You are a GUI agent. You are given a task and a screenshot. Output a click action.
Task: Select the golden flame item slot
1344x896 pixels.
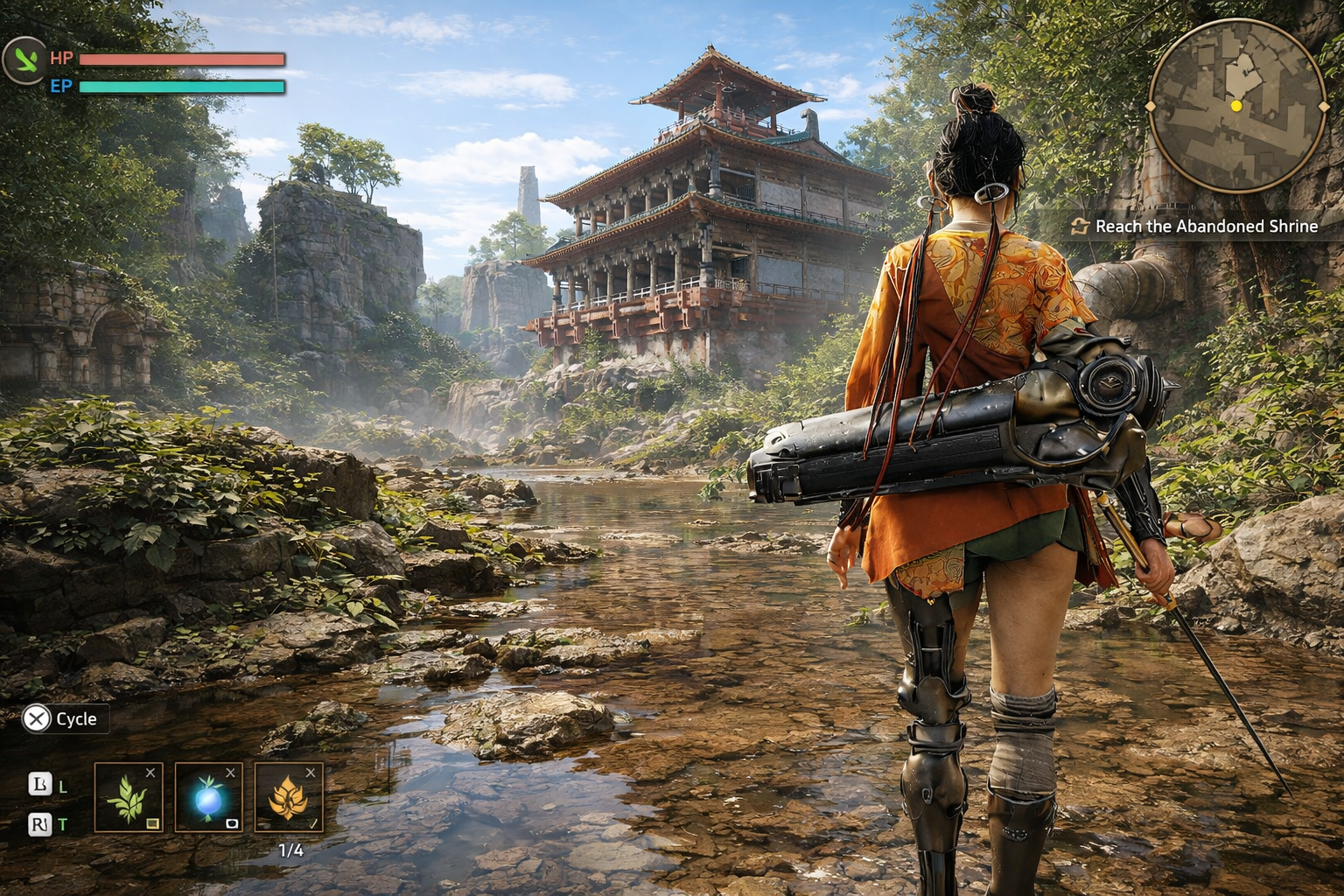pos(289,797)
